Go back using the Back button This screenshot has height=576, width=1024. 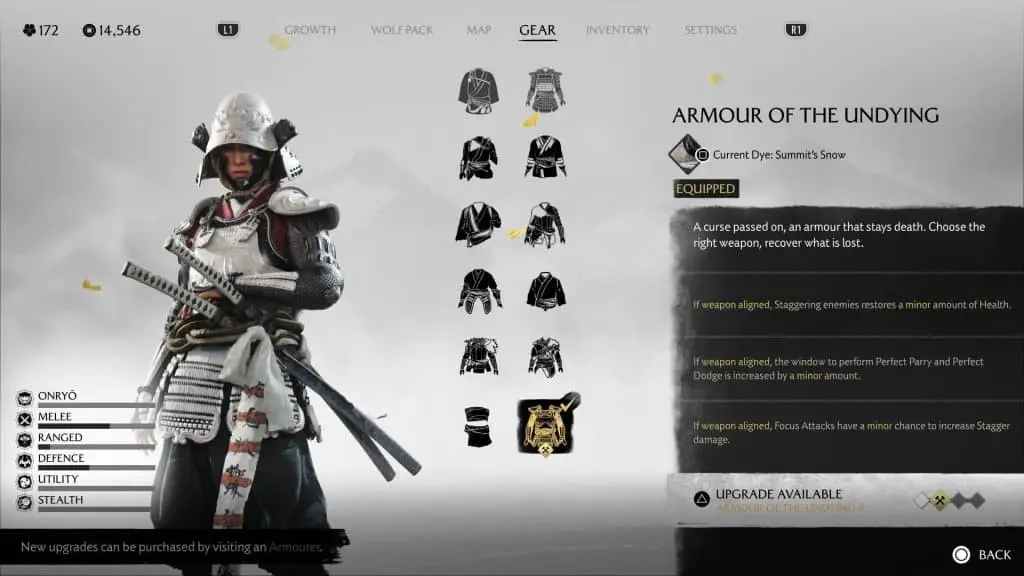(981, 554)
